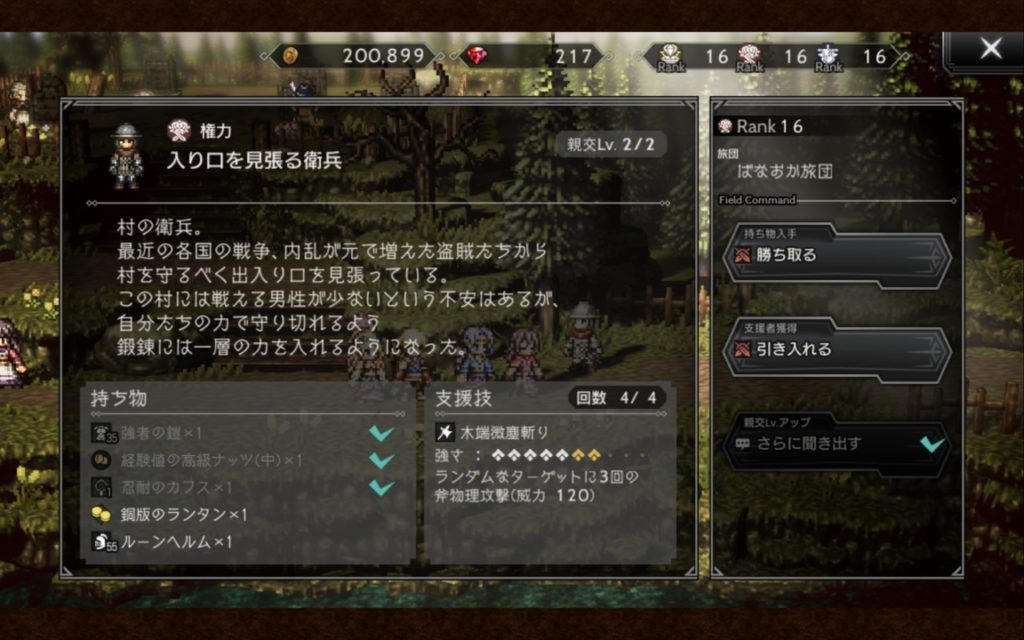Close the NPC info panel
The image size is (1024, 640).
pos(989,49)
